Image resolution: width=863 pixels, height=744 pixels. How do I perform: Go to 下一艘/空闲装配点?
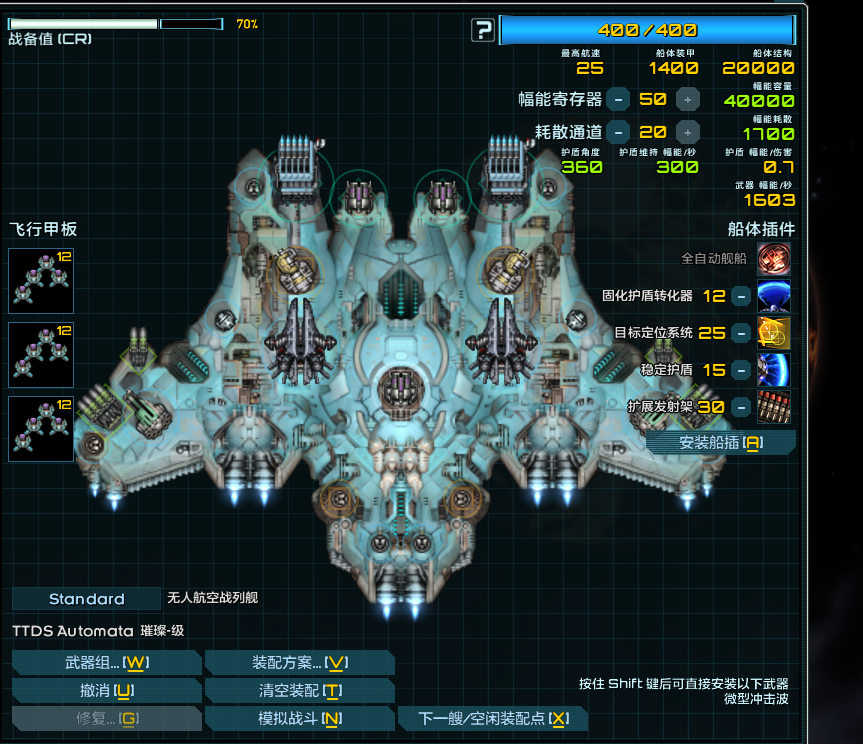click(492, 719)
